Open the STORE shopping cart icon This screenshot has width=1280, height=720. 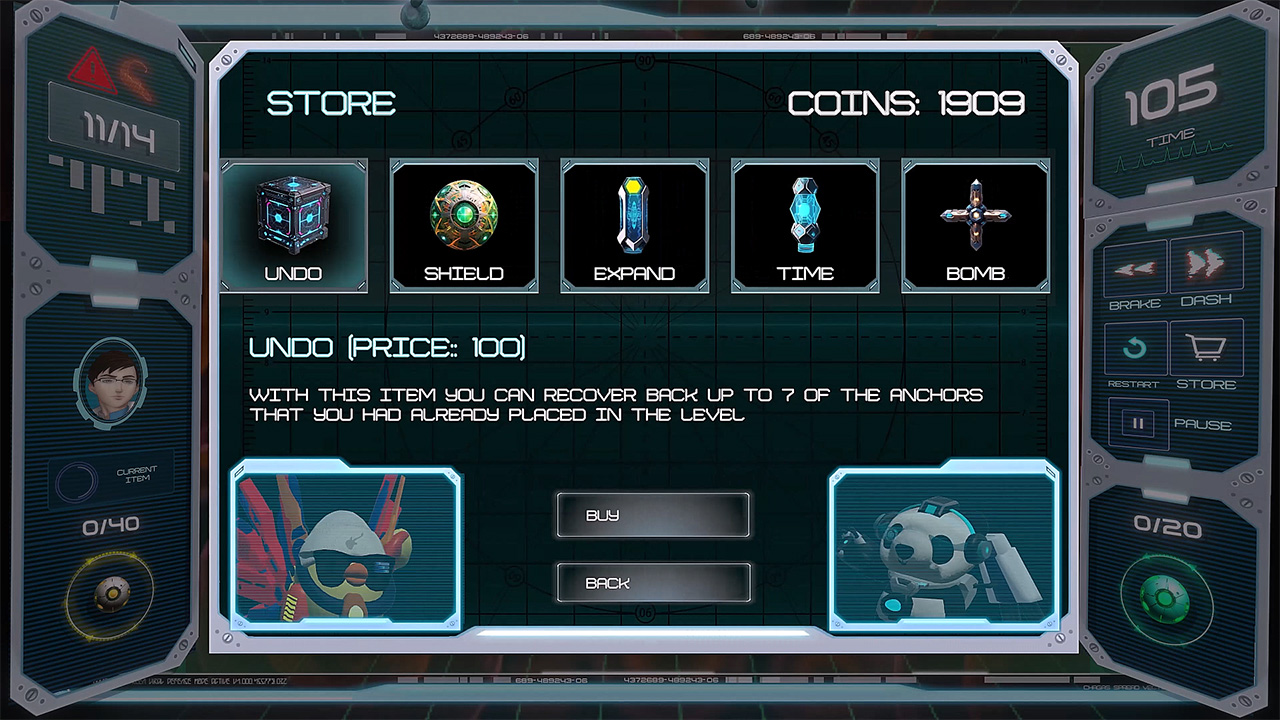tap(1206, 347)
